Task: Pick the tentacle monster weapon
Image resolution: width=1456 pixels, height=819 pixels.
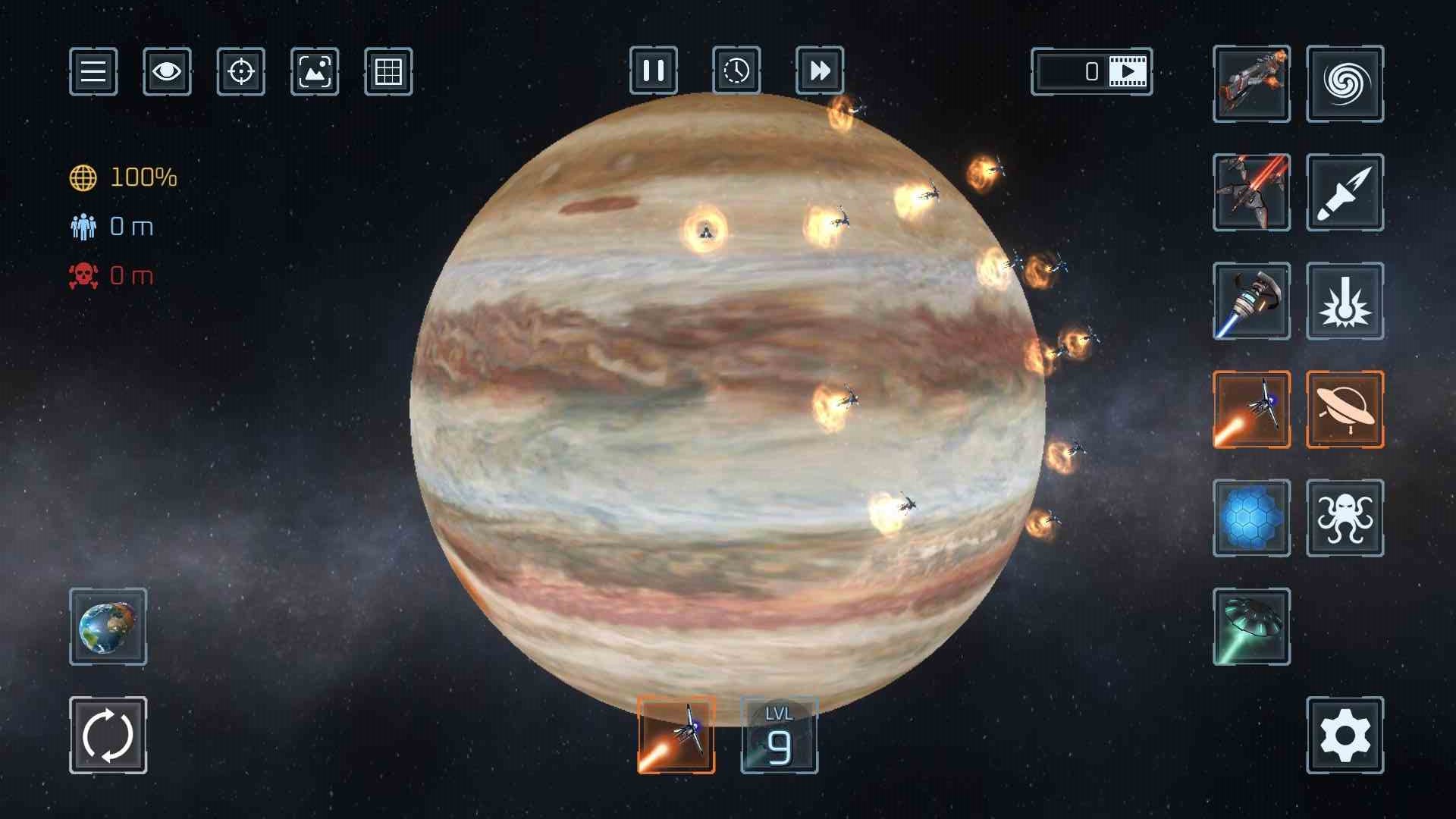Action: (1345, 518)
